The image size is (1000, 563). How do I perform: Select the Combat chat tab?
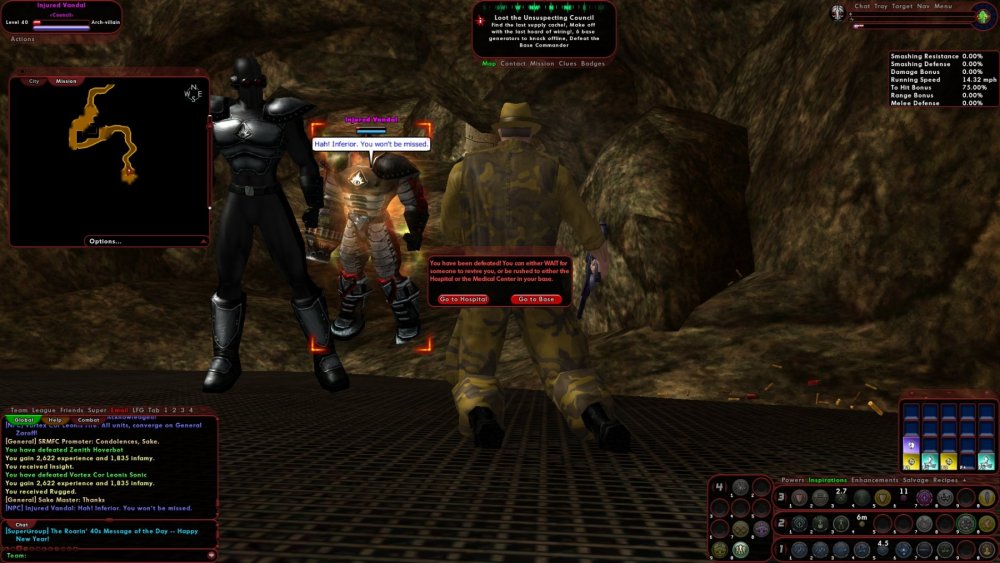pos(88,420)
